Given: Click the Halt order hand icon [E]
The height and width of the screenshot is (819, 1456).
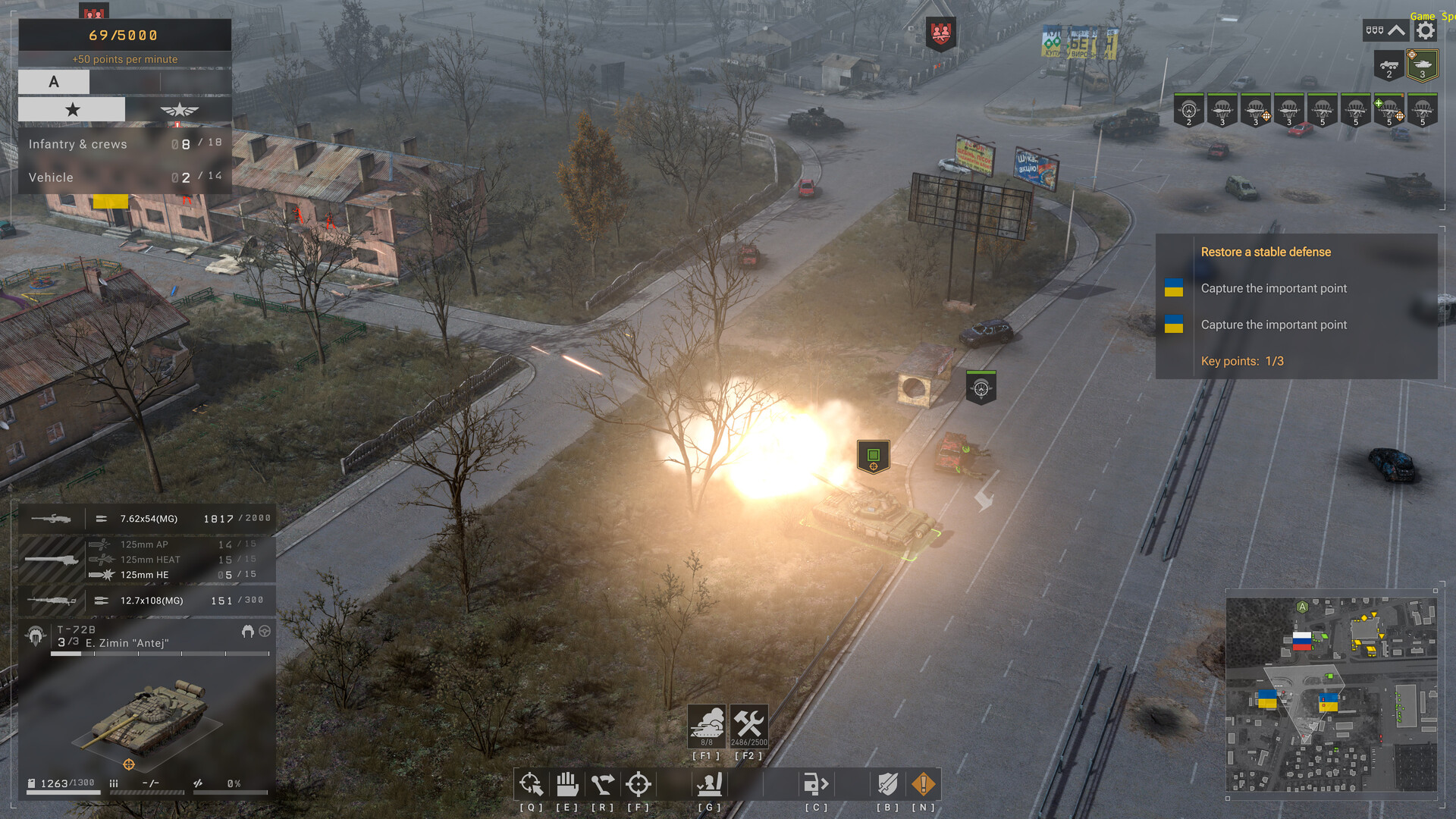Looking at the screenshot, I should (567, 784).
